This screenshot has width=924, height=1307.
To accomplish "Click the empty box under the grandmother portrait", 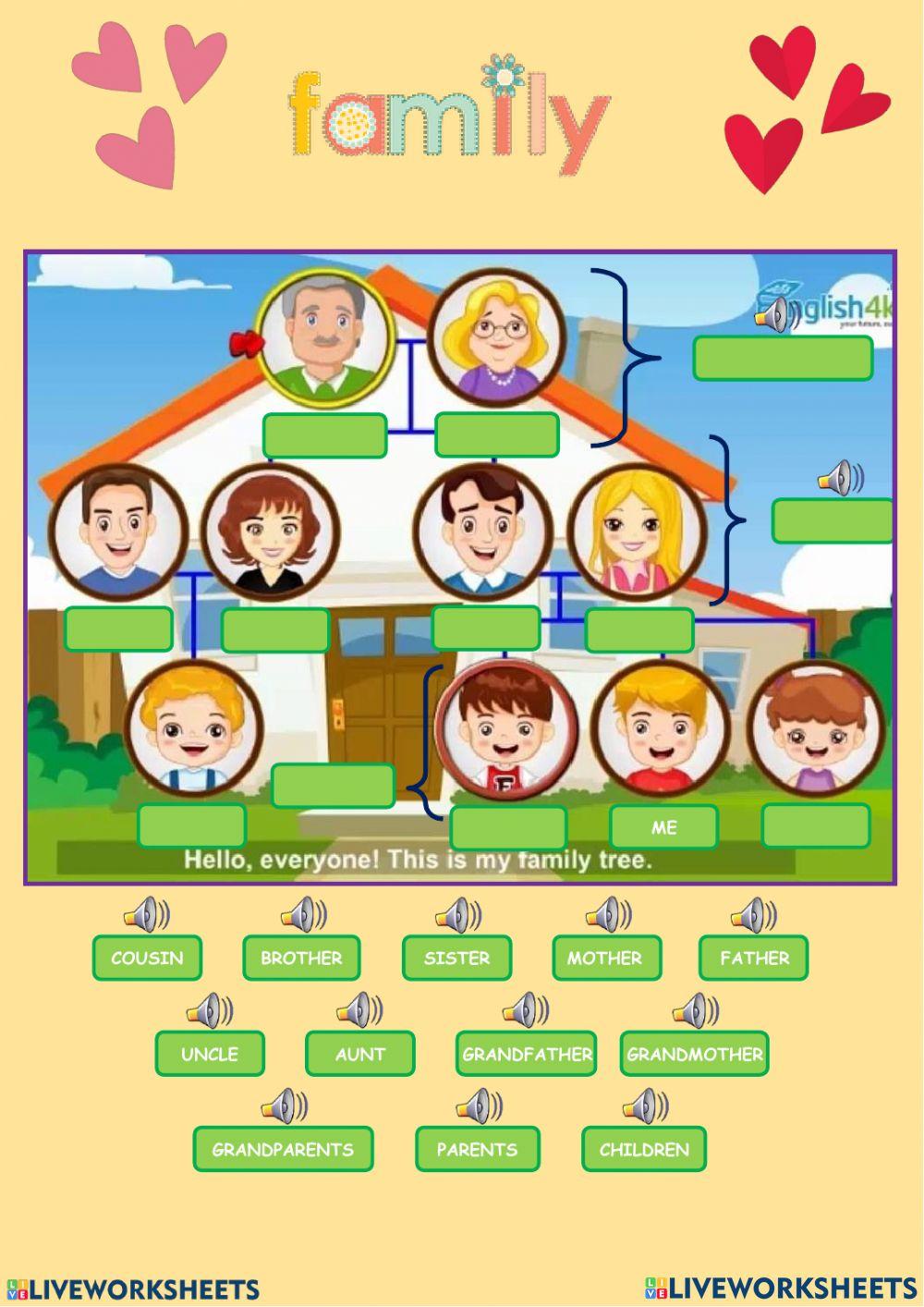I will click(x=496, y=434).
